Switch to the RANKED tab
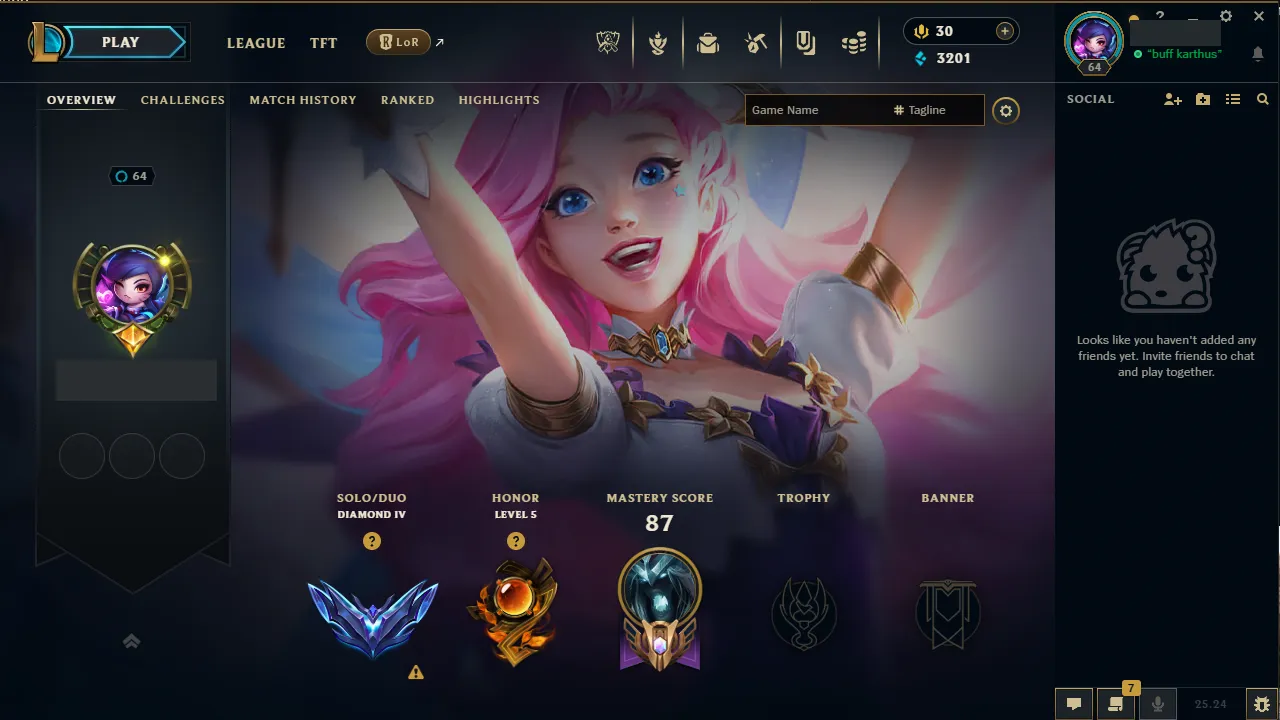The height and width of the screenshot is (720, 1280). pos(407,100)
